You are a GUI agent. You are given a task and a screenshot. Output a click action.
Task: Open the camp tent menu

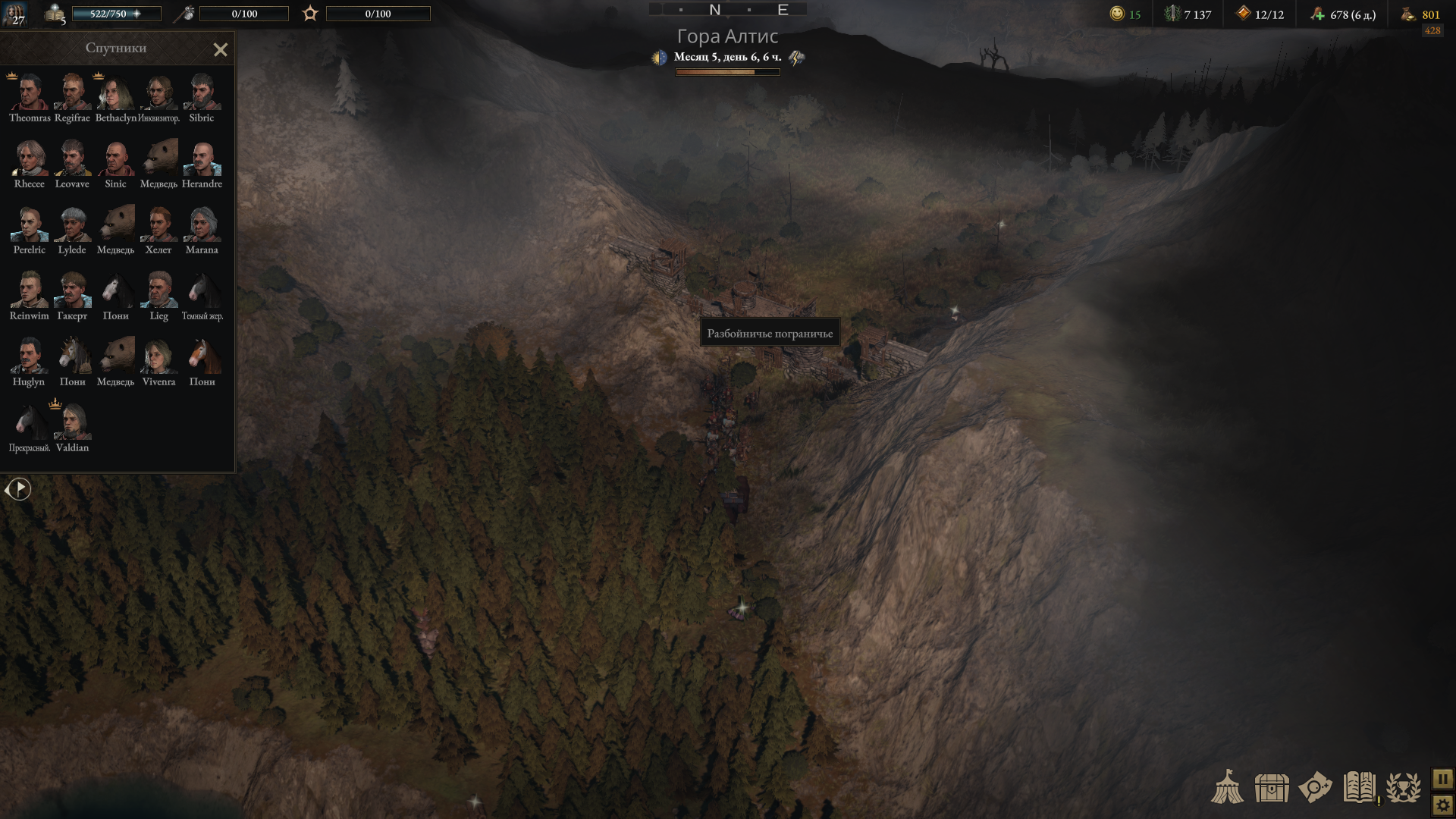pos(1227,787)
